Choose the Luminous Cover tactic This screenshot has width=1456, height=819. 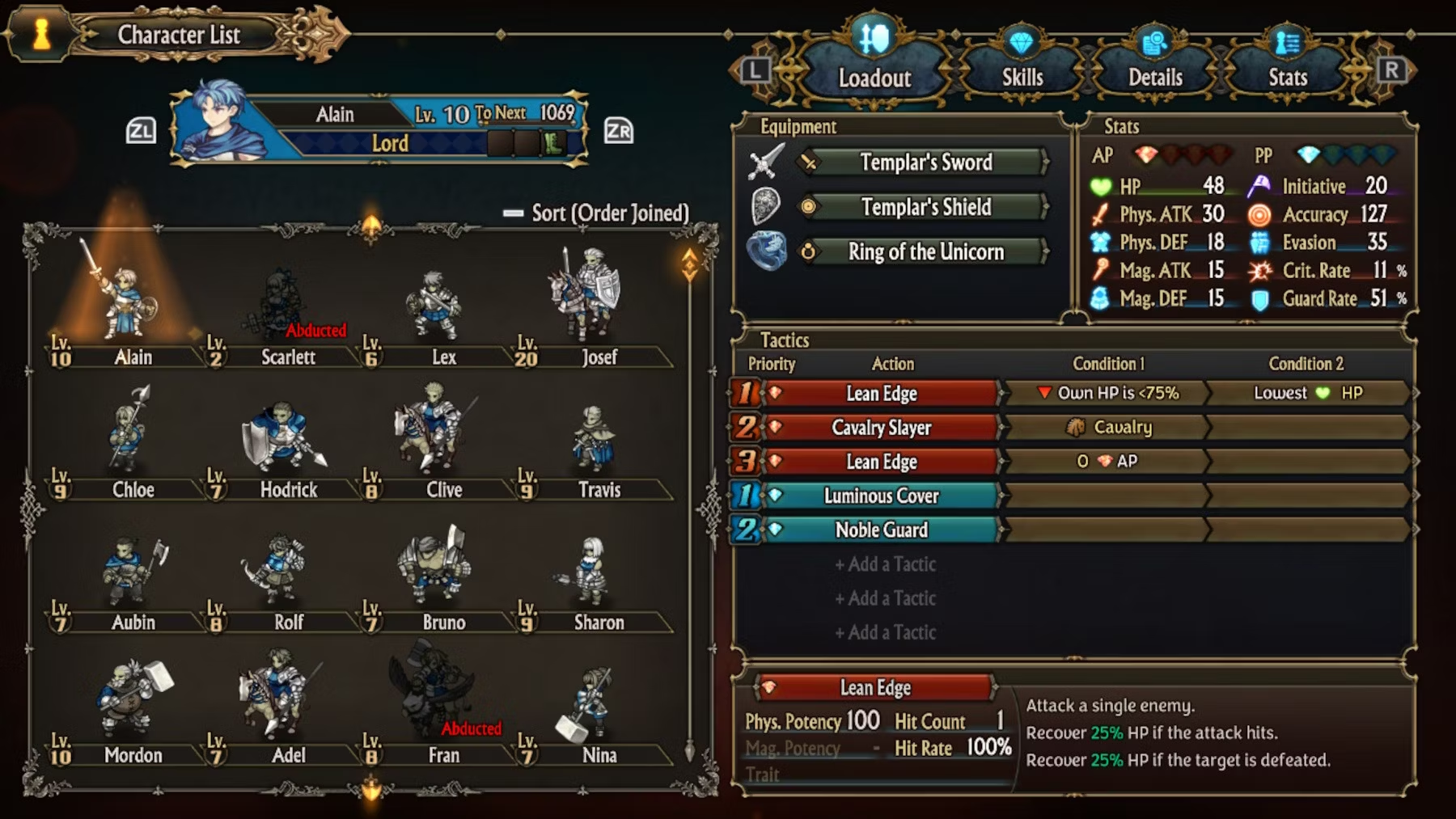point(881,496)
